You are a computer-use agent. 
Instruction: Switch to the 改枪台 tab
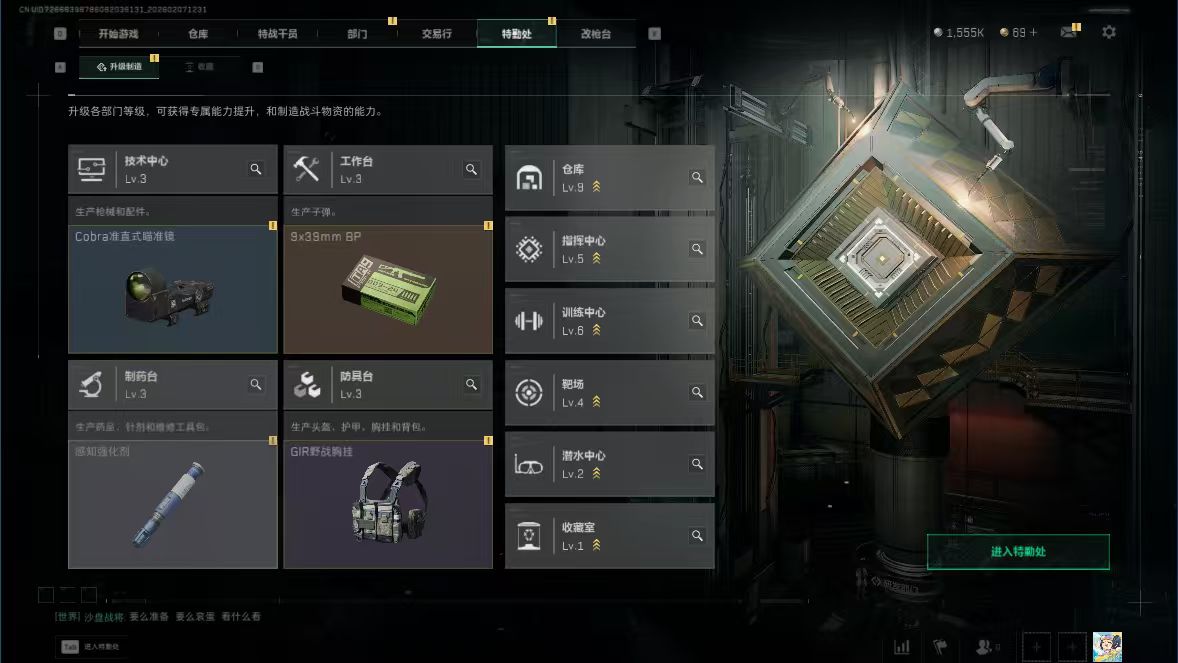595,33
